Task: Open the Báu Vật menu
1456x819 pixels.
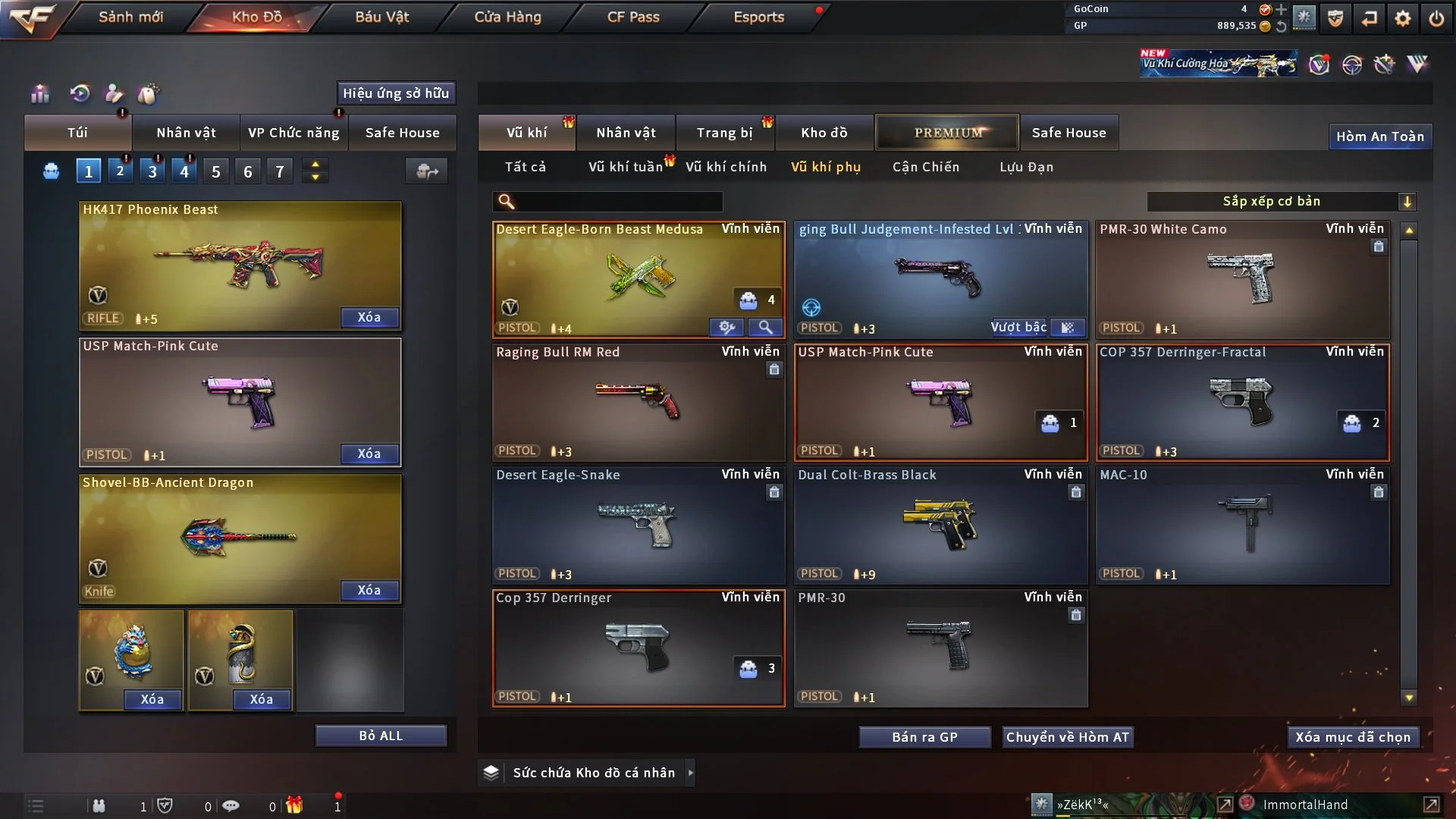Action: point(381,17)
